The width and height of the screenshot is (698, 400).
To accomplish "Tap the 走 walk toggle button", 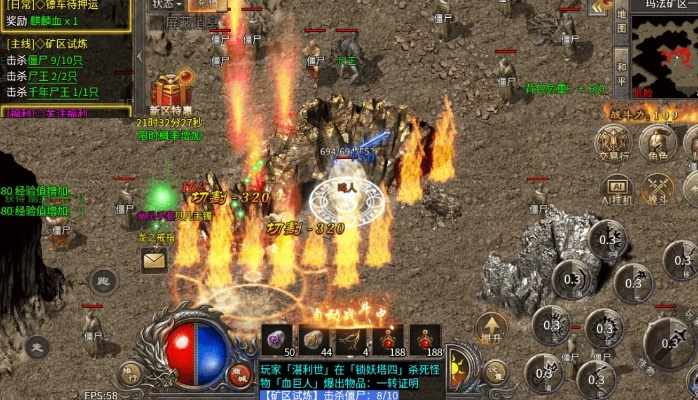I will click(x=37, y=347).
